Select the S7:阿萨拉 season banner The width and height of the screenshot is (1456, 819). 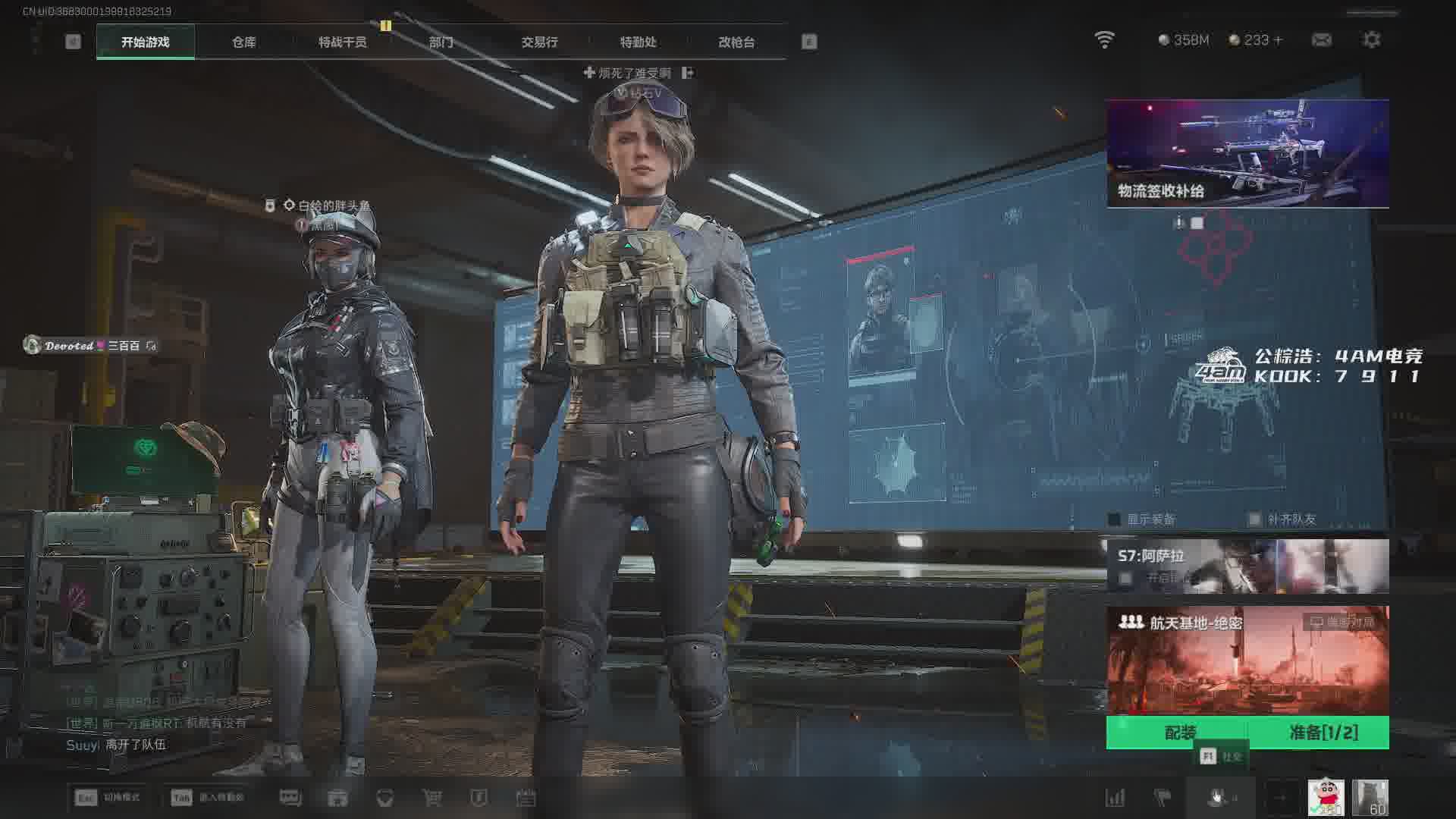click(x=1247, y=566)
